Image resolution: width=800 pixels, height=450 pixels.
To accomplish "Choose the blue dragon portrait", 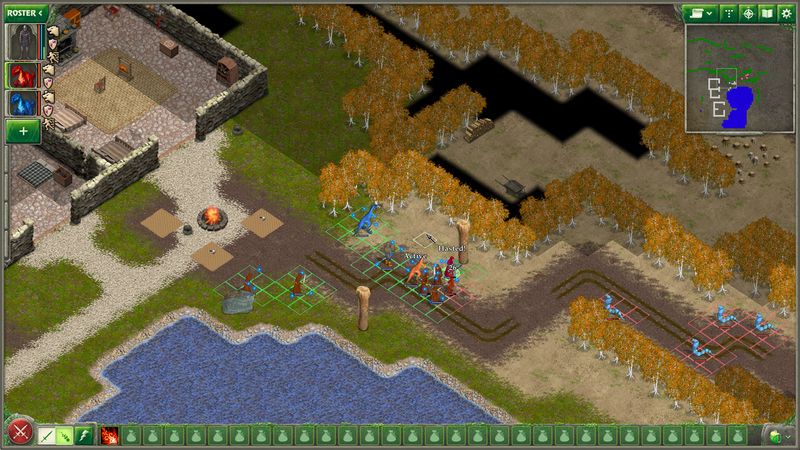I will click(x=22, y=103).
